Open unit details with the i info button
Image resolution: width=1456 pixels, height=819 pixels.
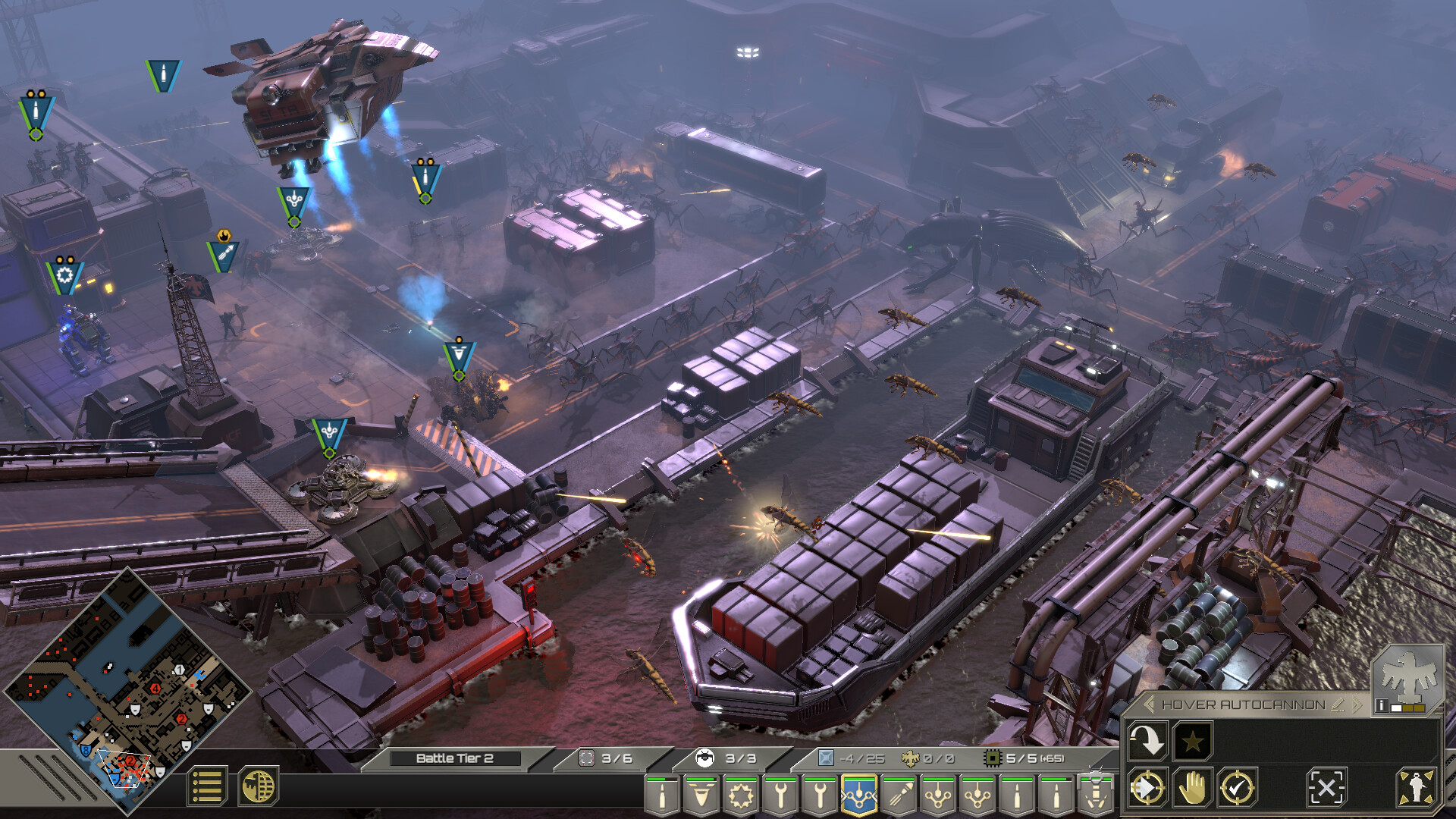tap(1382, 705)
